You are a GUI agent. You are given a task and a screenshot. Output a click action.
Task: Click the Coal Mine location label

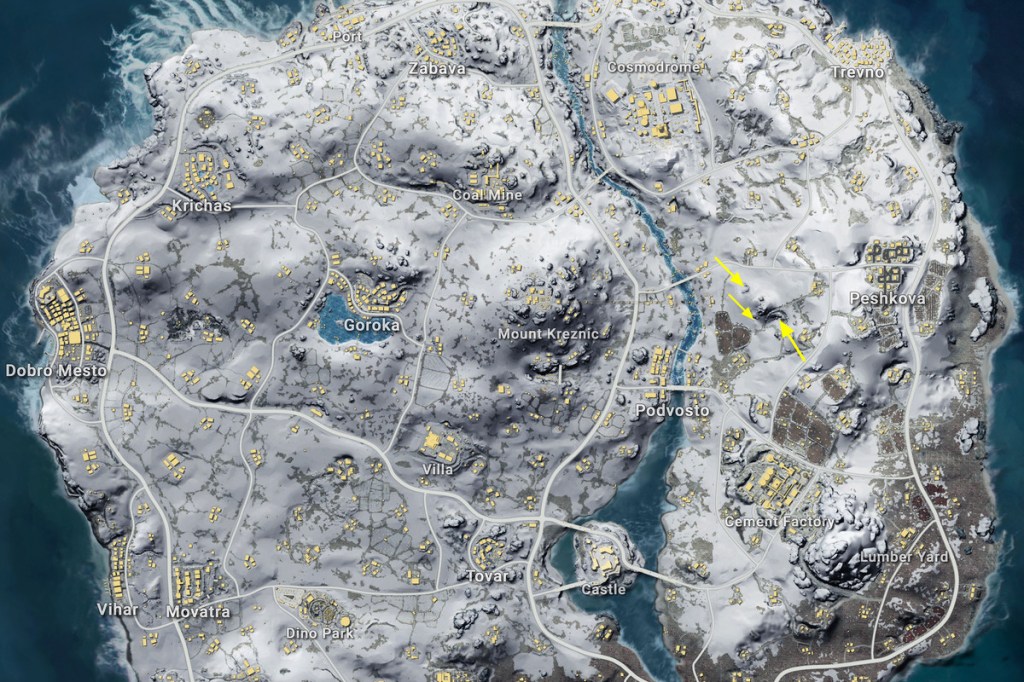click(487, 195)
